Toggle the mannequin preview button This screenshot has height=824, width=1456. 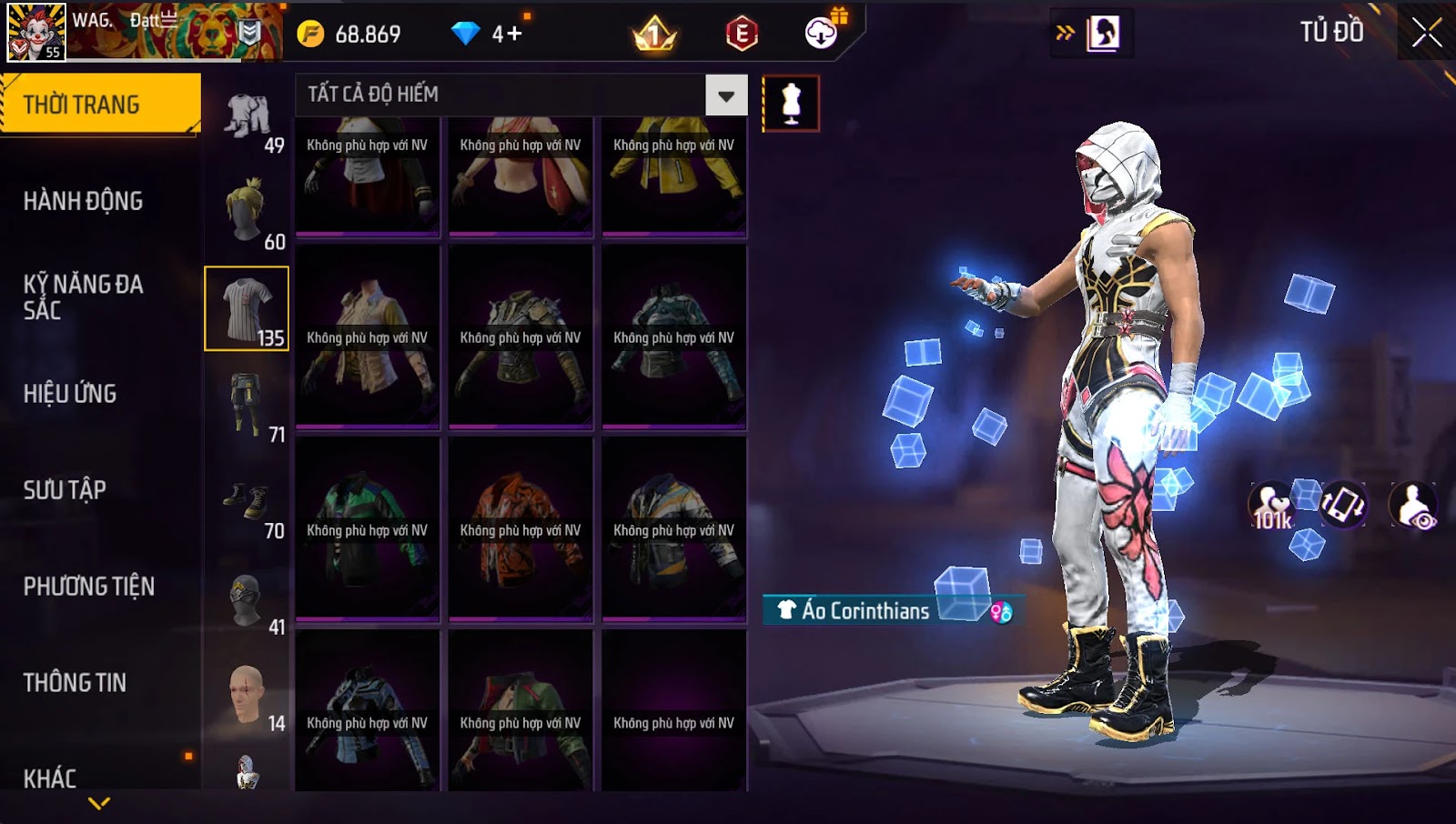click(x=791, y=104)
